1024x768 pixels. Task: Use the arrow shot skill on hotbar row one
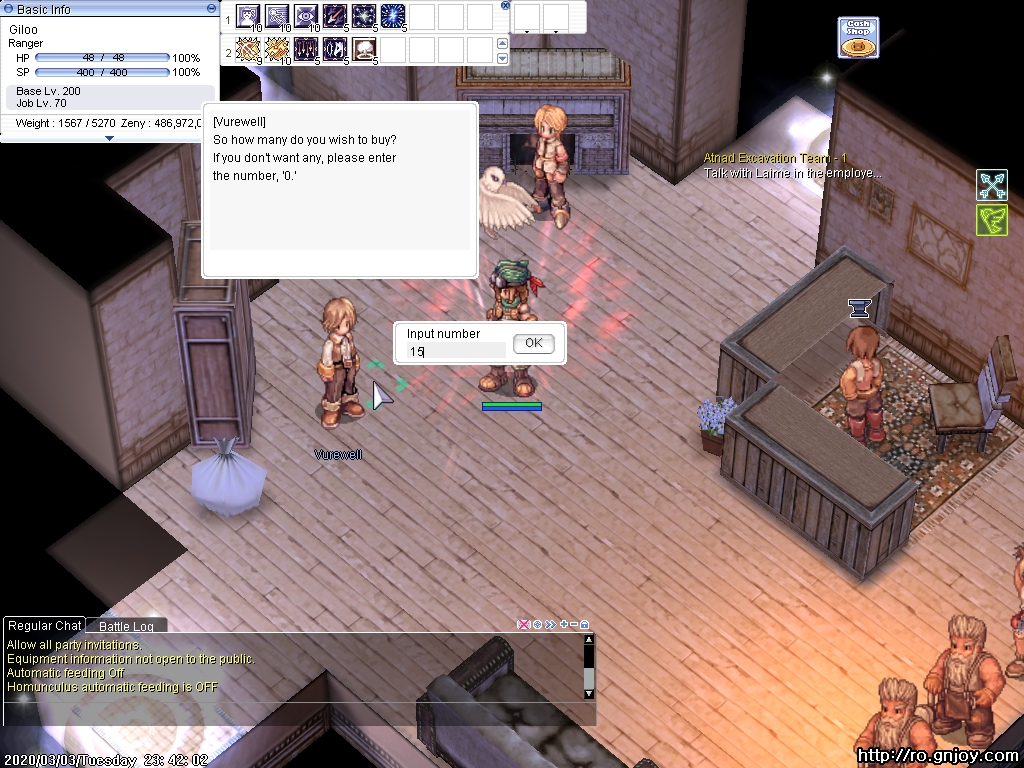coord(335,17)
